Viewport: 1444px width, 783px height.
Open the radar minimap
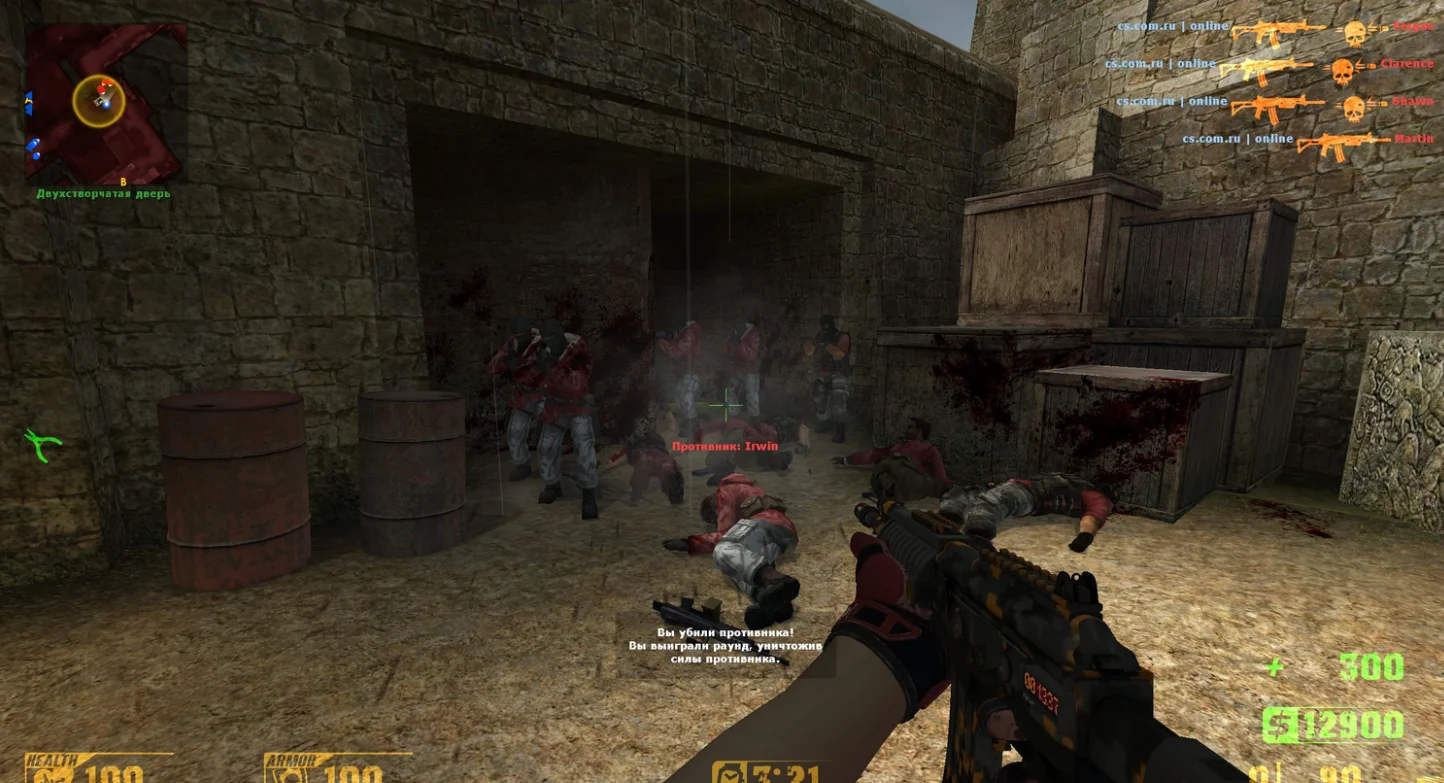click(105, 104)
